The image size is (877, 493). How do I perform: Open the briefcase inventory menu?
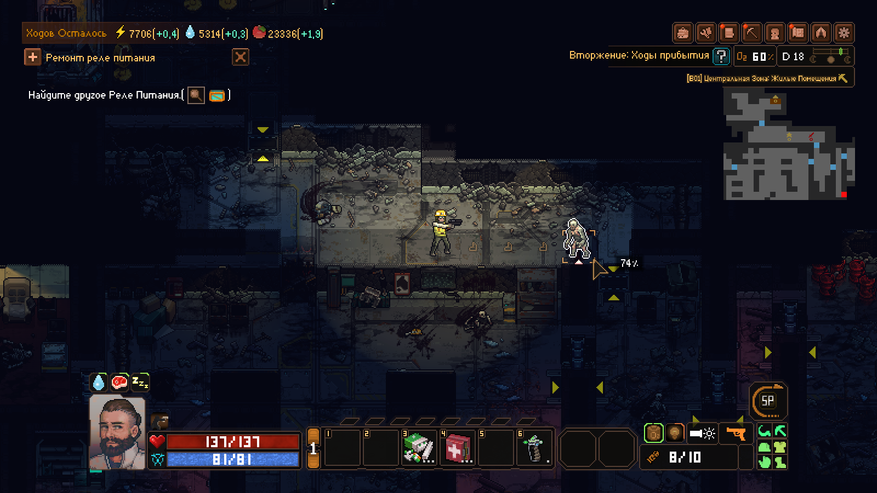point(683,33)
